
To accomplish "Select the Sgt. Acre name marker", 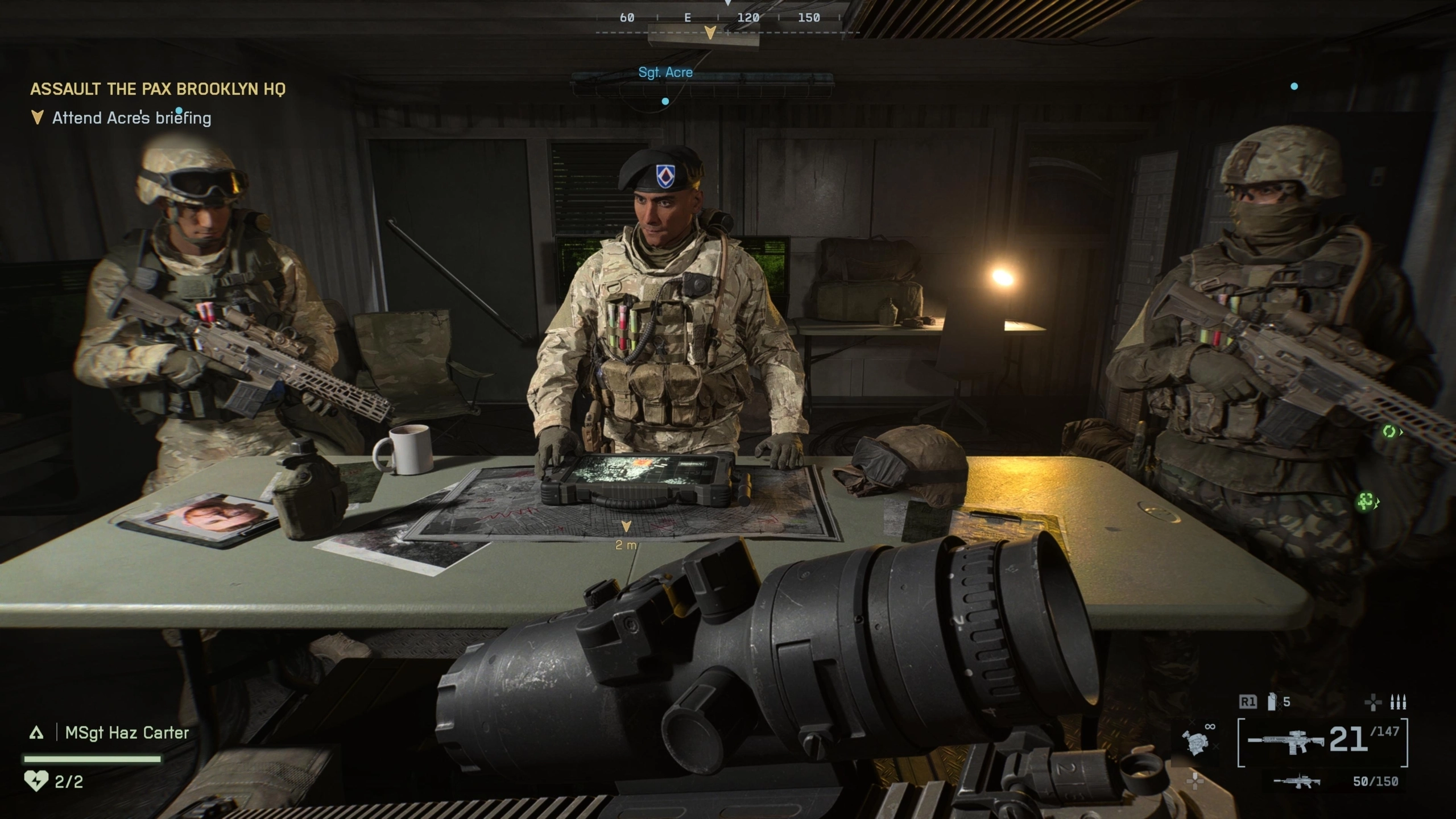I will (665, 73).
